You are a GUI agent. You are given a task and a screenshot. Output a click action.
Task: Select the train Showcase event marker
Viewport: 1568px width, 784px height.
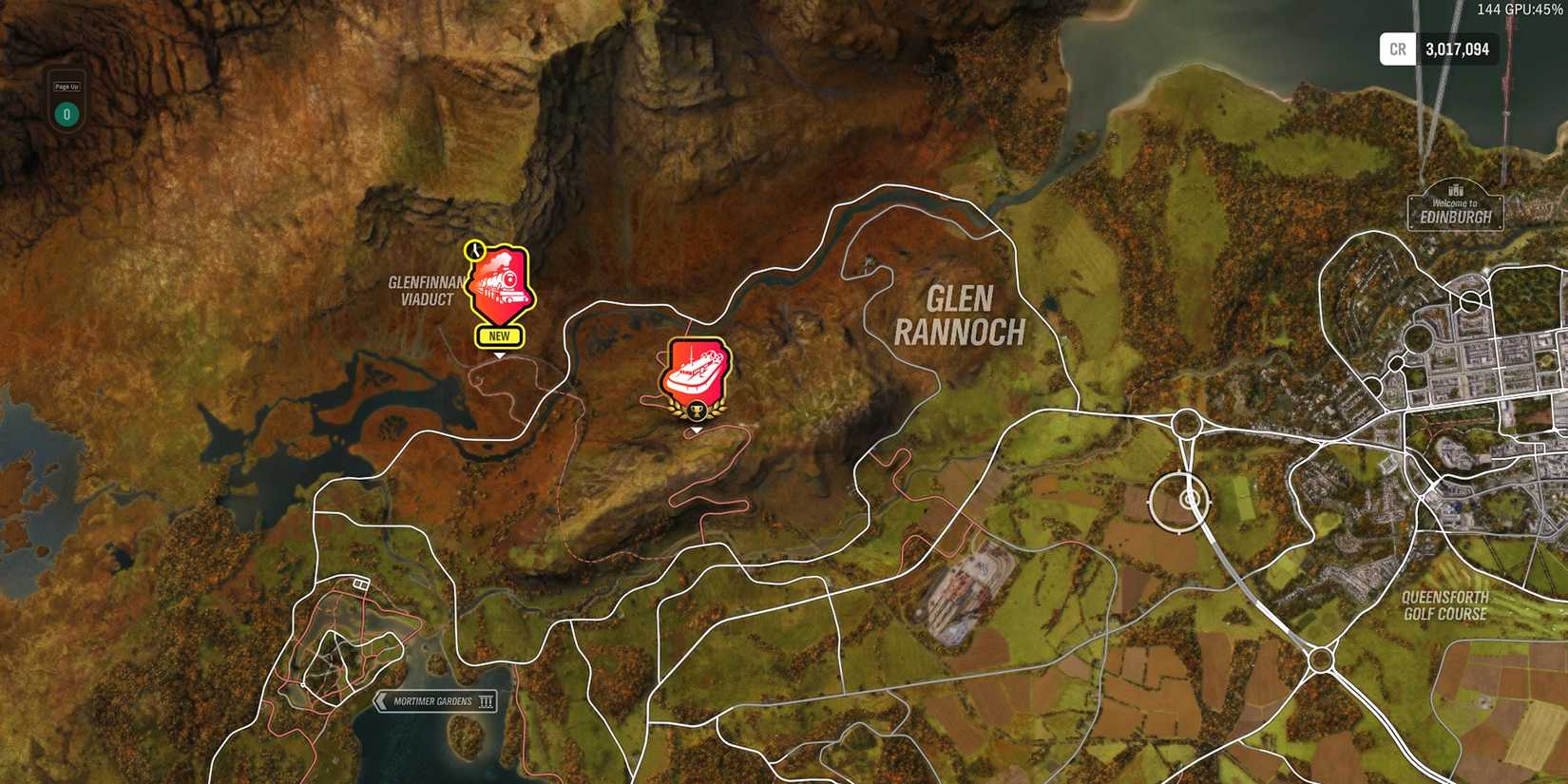click(501, 284)
